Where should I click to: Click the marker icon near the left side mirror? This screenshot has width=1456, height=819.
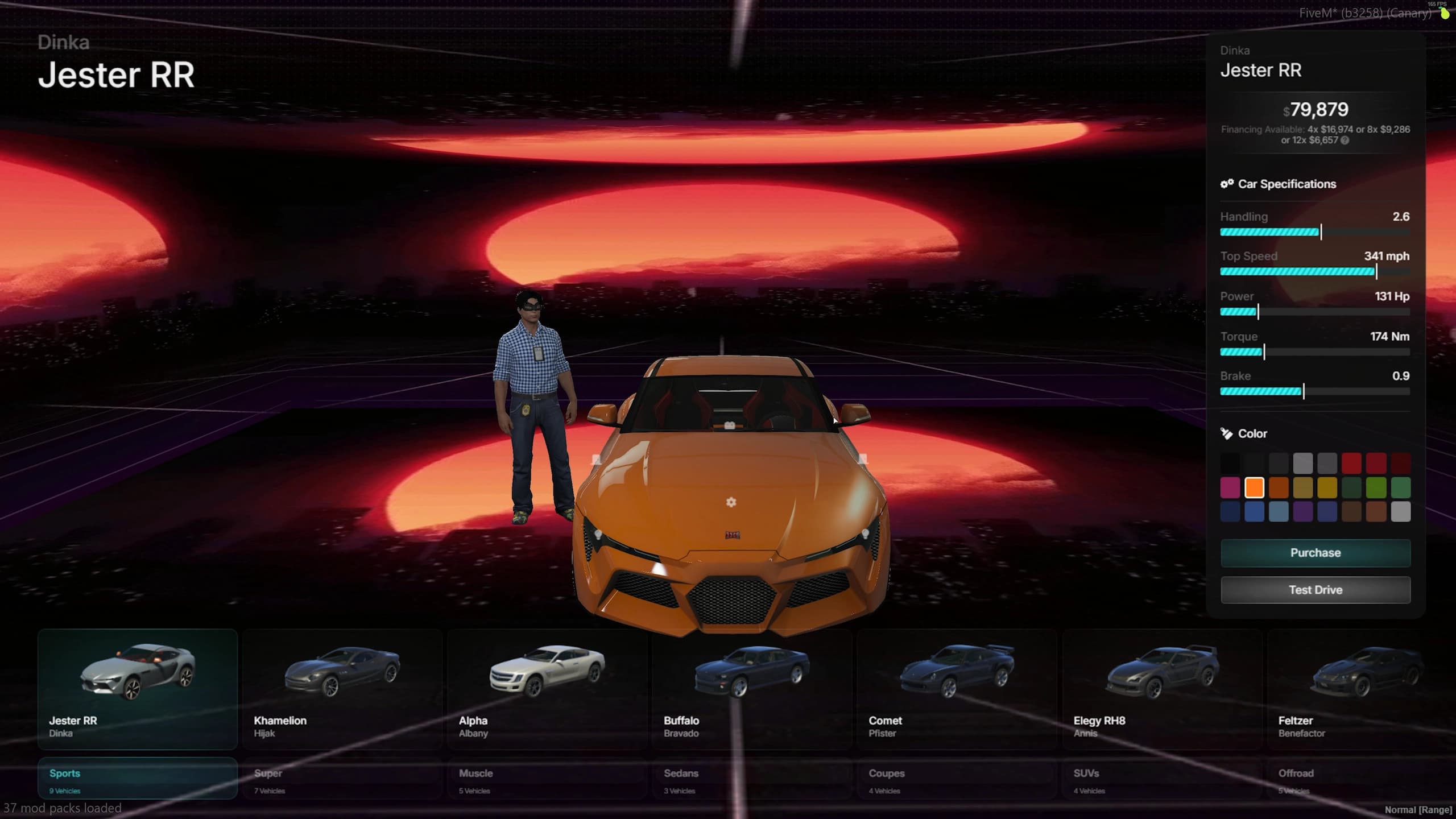coord(596,459)
